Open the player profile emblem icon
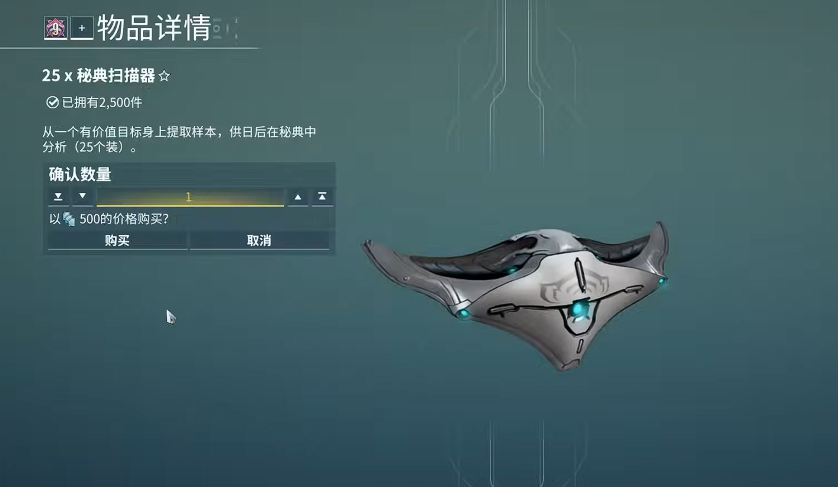838x487 pixels. click(55, 29)
